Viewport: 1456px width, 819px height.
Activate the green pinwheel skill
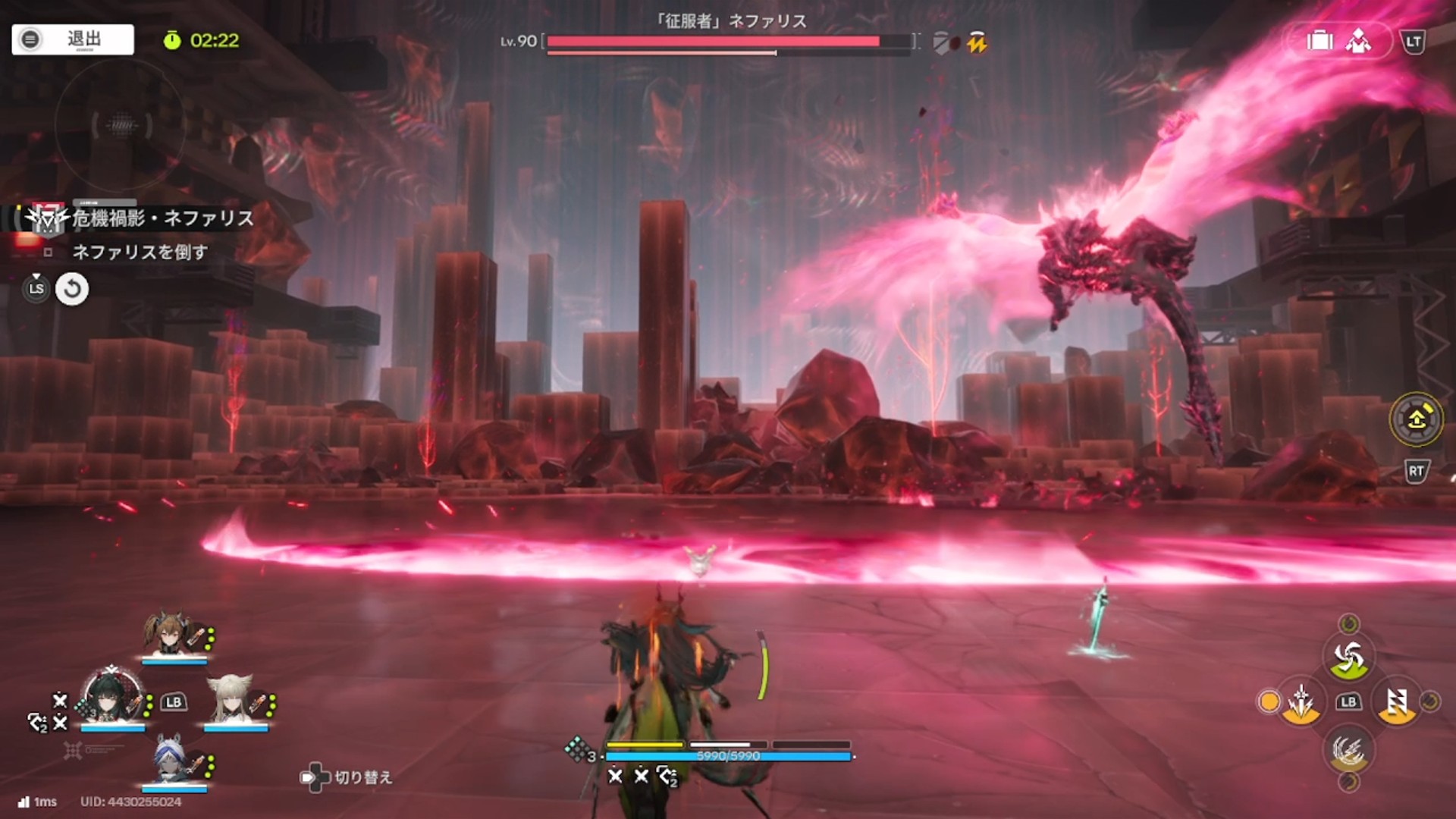pyautogui.click(x=1348, y=658)
